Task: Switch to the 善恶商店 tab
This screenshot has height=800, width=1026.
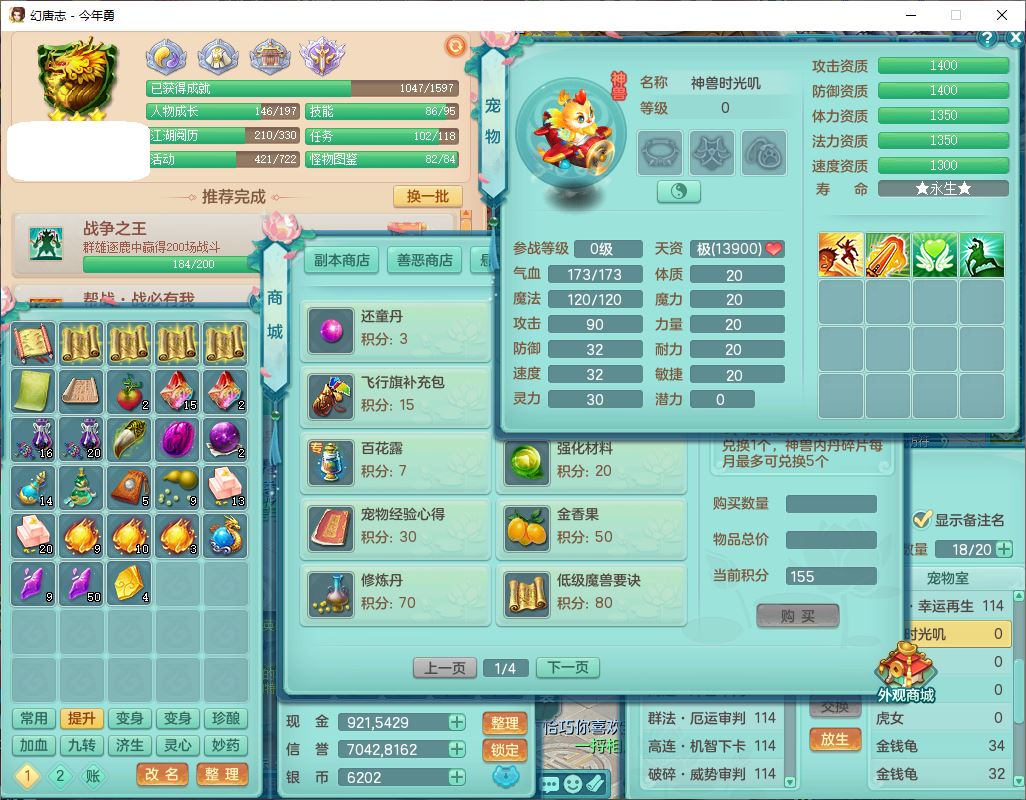Action: [x=425, y=260]
